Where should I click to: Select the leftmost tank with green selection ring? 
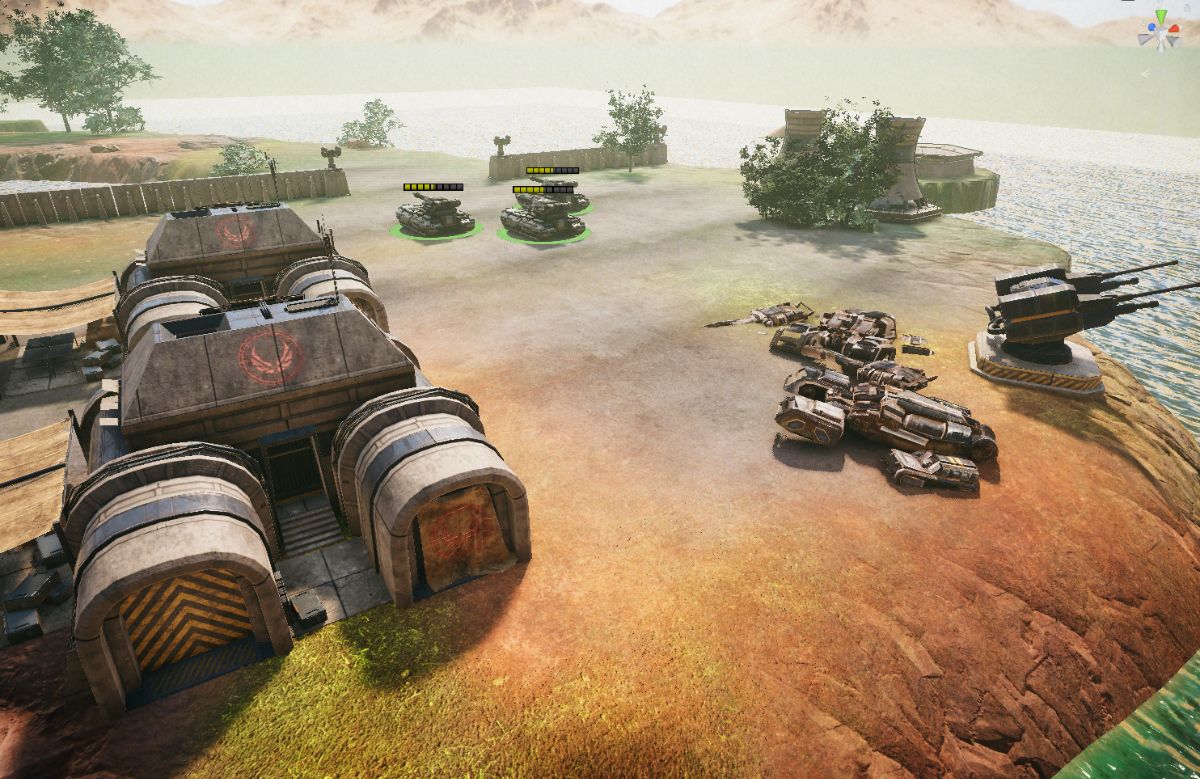(434, 216)
